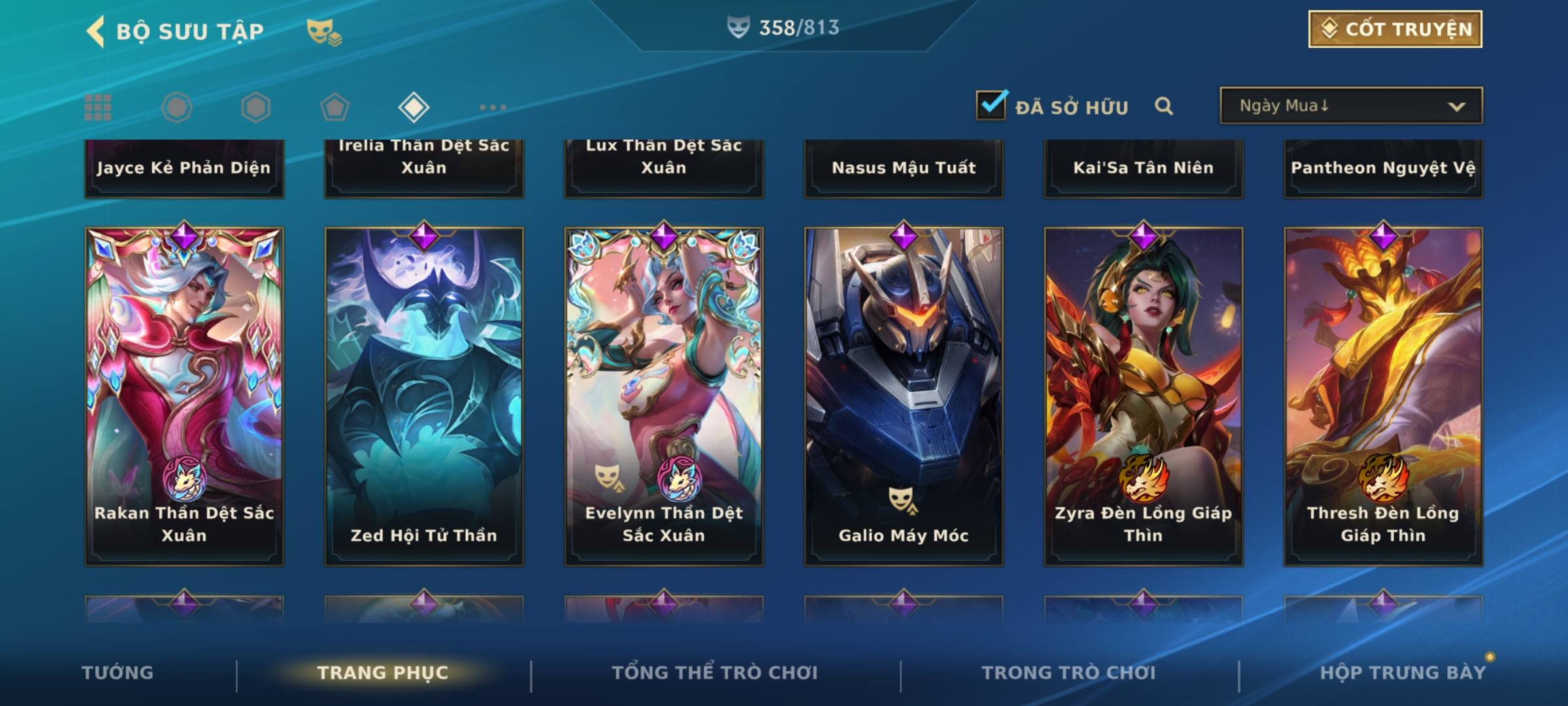The image size is (1568, 706).
Task: Open the Cốt Truyện button
Action: [x=1395, y=29]
